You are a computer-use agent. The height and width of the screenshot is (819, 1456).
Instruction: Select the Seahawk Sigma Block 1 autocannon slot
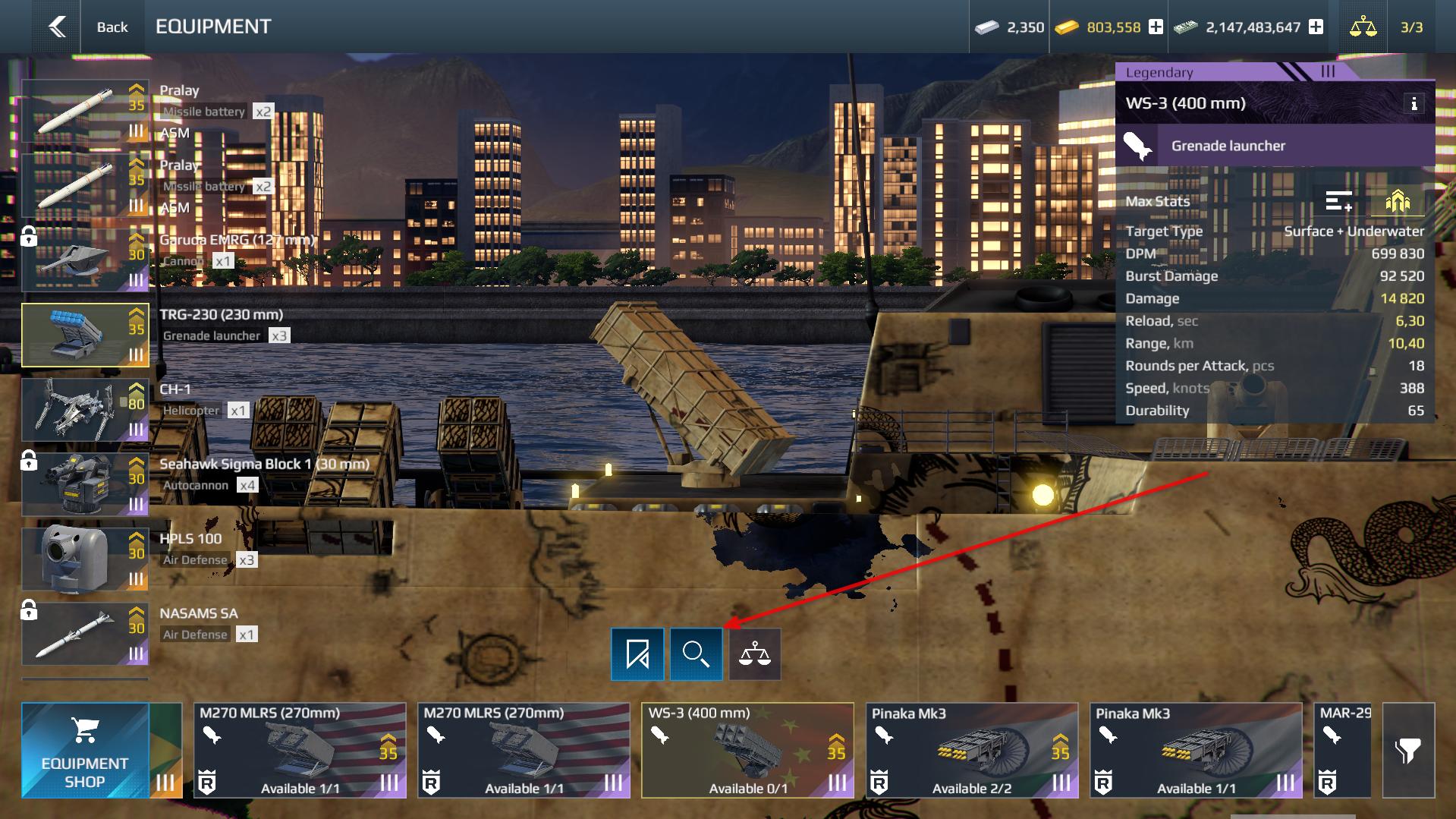tap(85, 484)
